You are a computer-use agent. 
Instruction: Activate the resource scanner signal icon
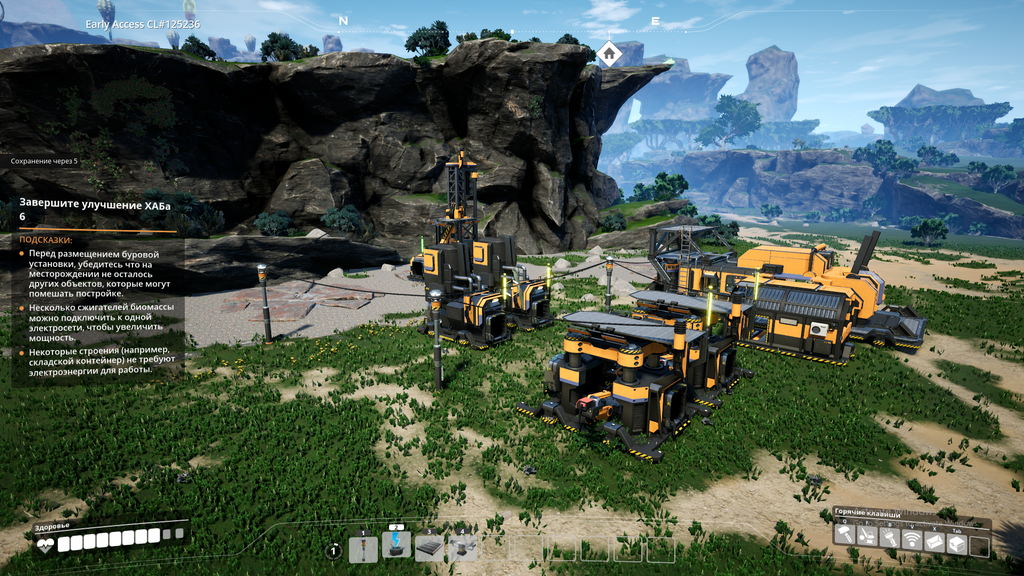pyautogui.click(x=911, y=540)
